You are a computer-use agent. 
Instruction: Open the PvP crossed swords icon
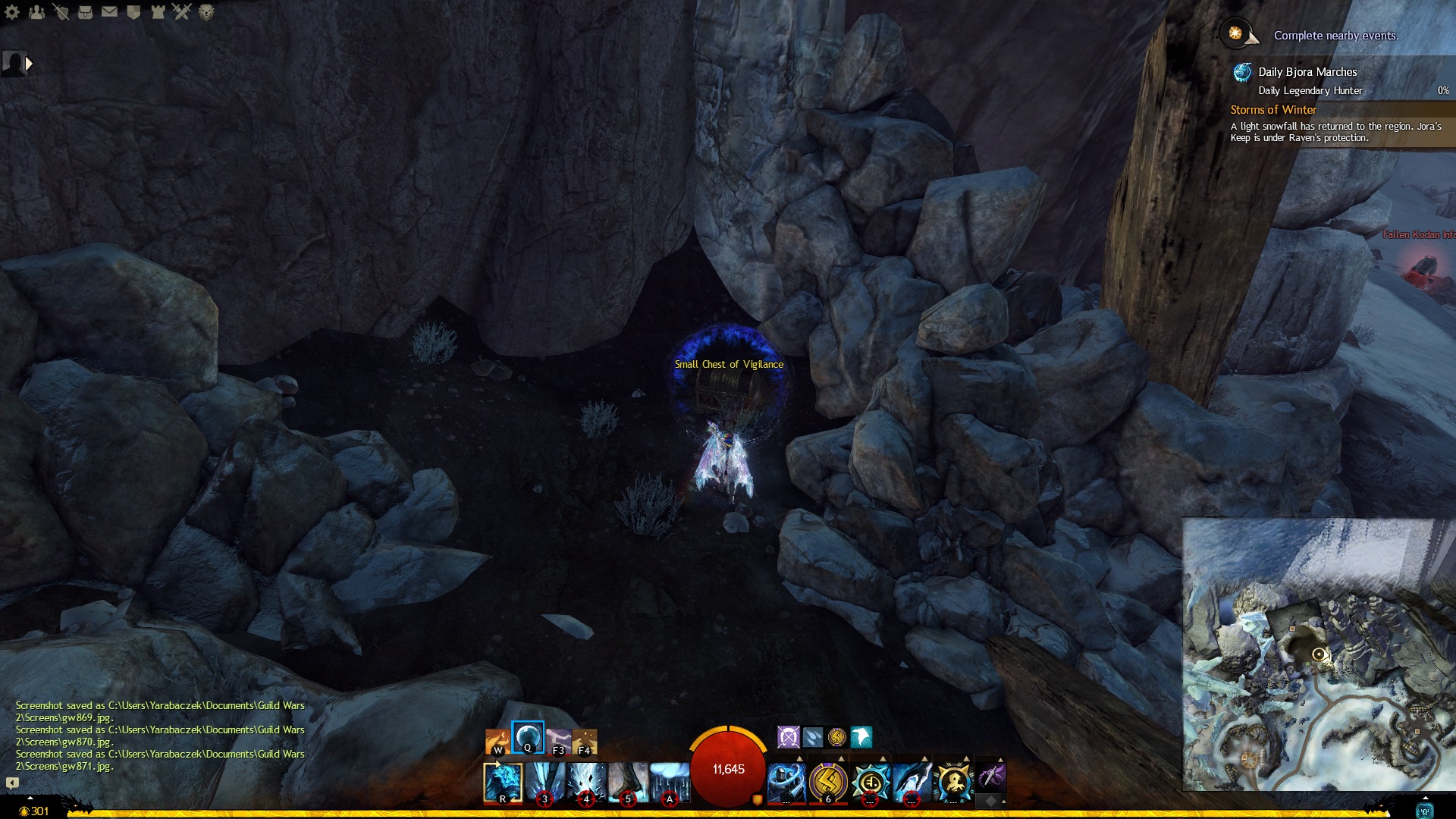(x=182, y=11)
